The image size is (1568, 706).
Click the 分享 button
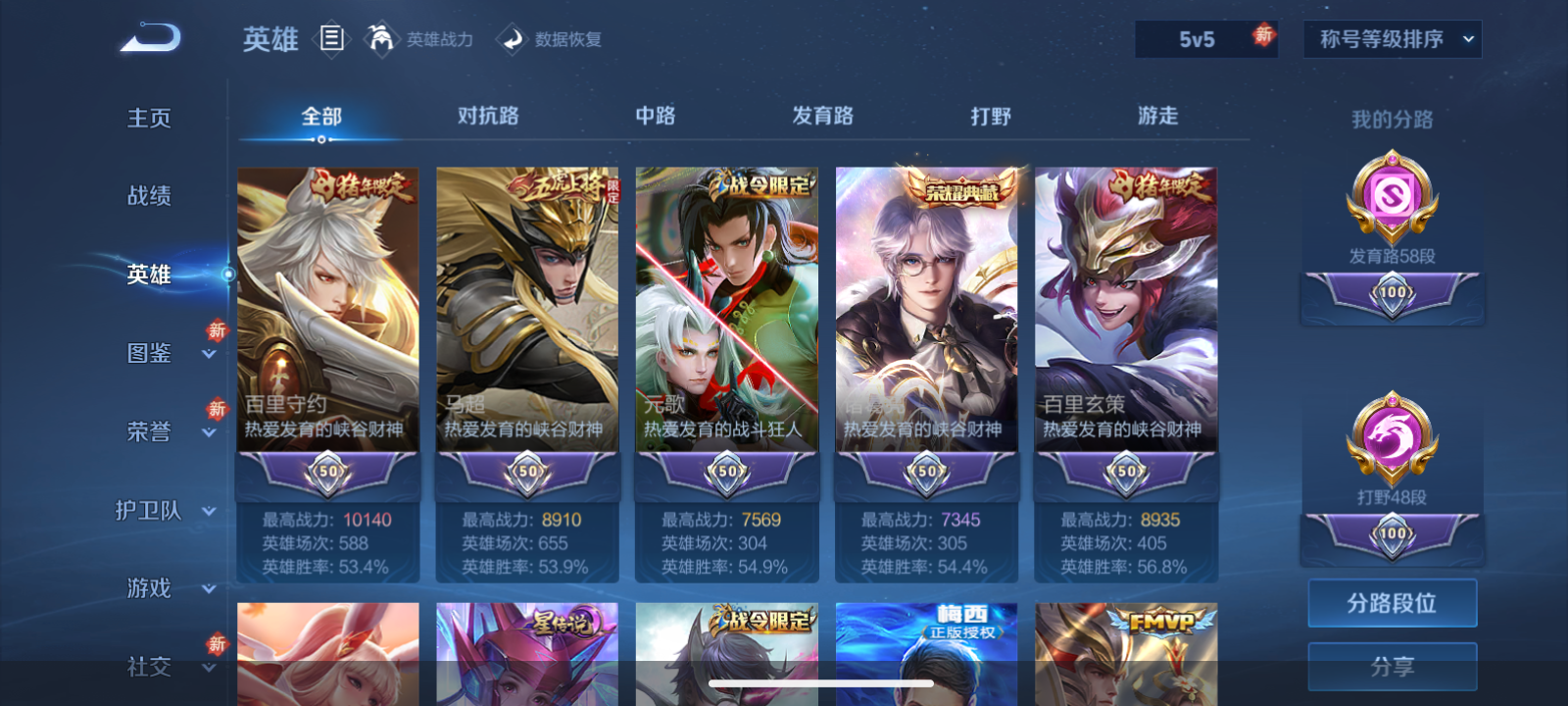(1393, 666)
